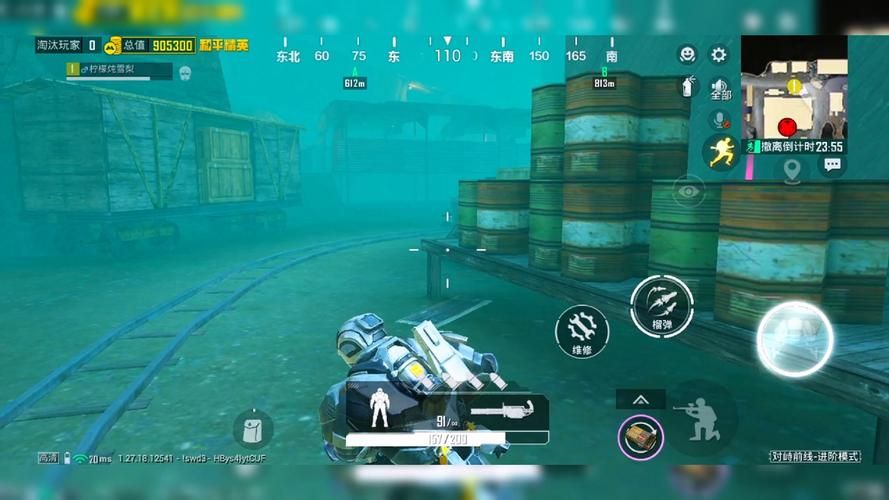
Task: Tap the eye free-look button
Action: (688, 188)
